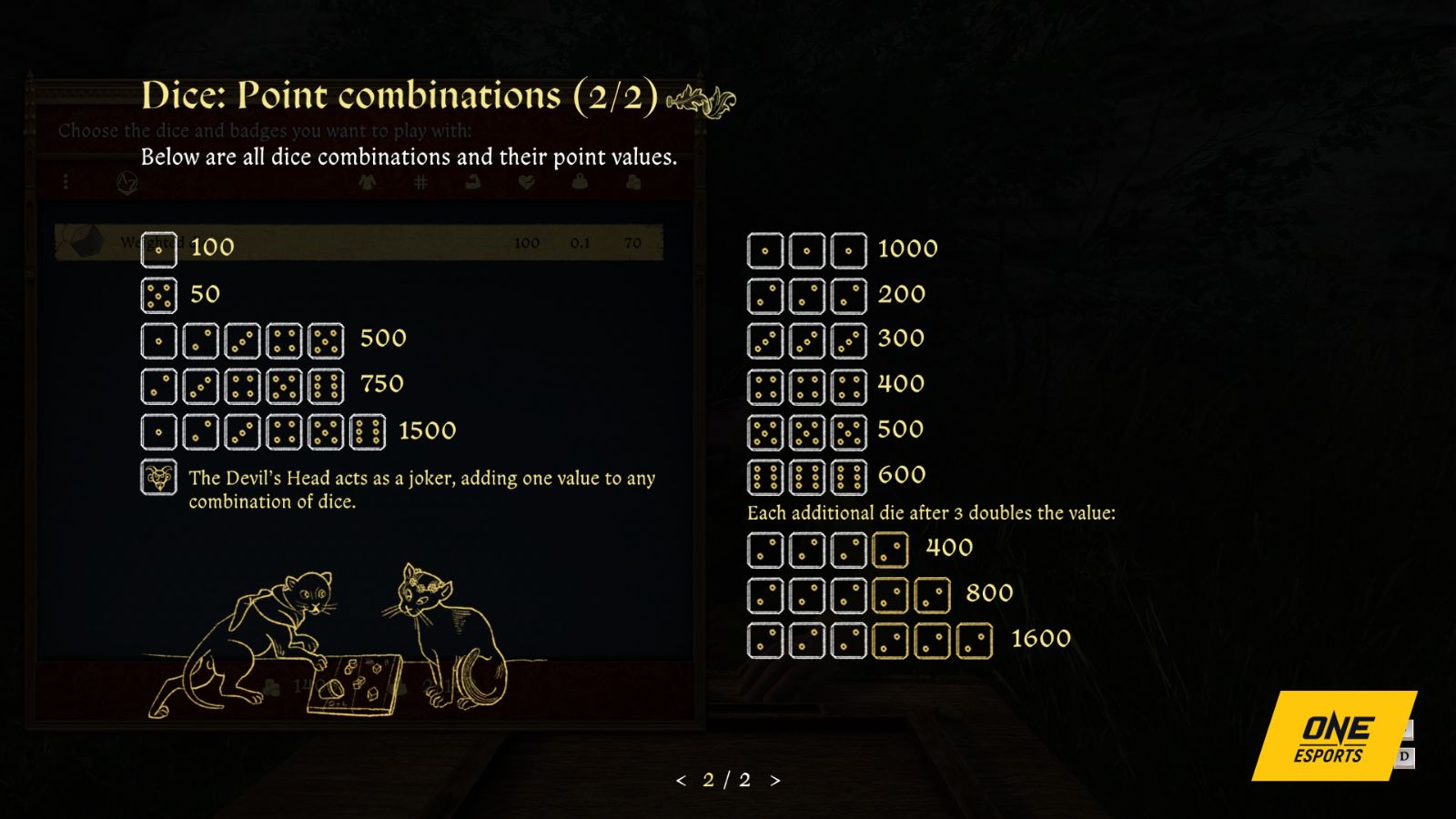The image size is (1456, 819).
Task: Click the single-pip die worth 100
Action: tap(158, 247)
